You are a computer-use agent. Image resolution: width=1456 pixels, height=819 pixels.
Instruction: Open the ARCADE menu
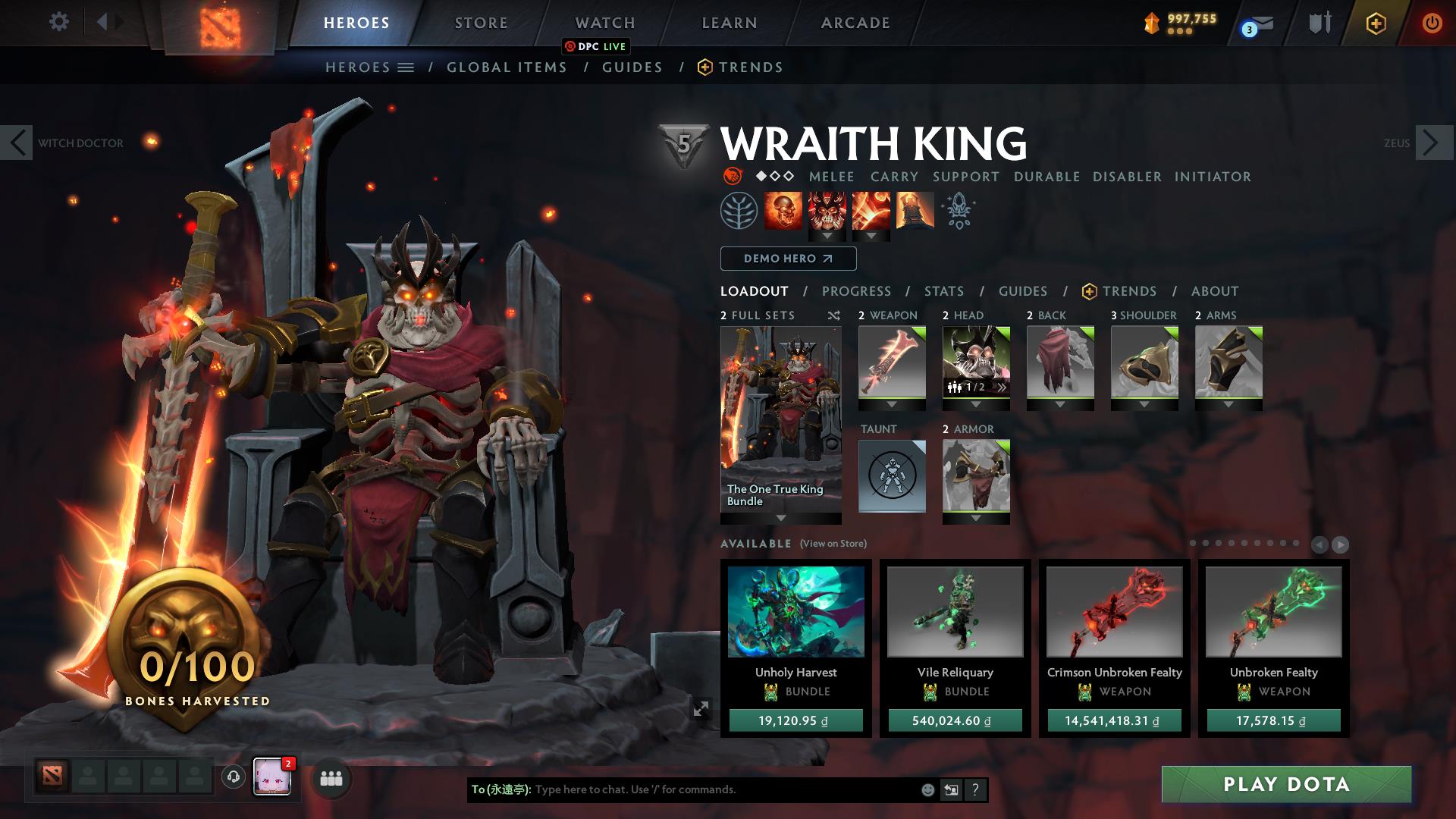[x=855, y=22]
